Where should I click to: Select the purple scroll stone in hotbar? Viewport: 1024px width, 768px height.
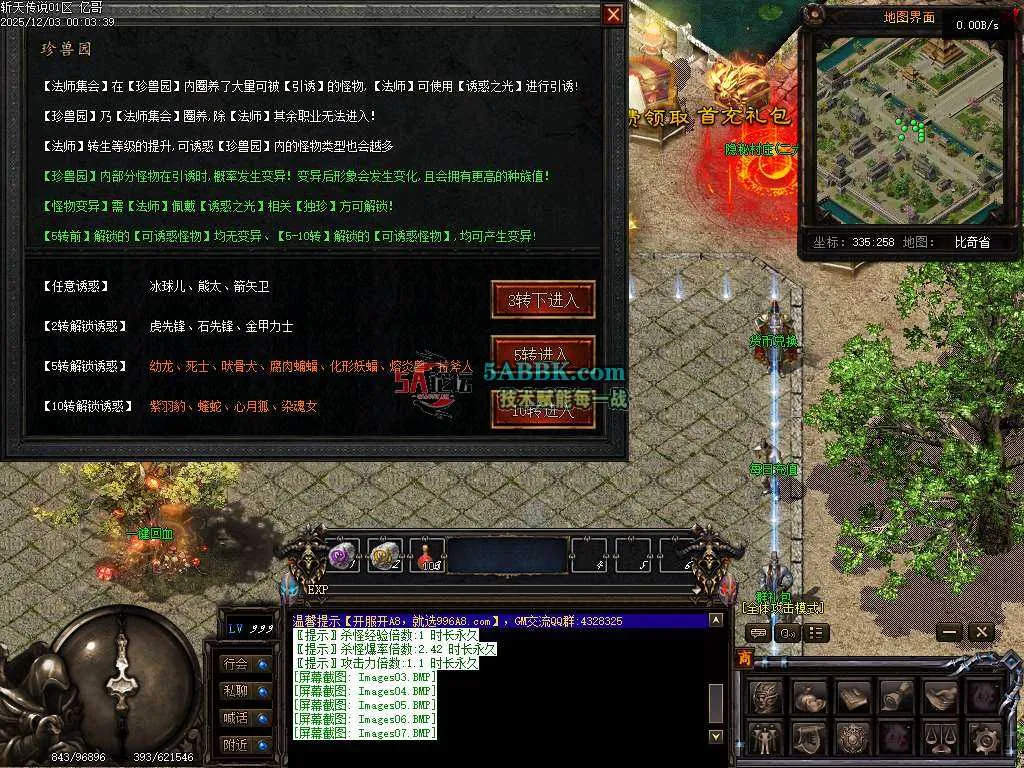click(x=344, y=556)
